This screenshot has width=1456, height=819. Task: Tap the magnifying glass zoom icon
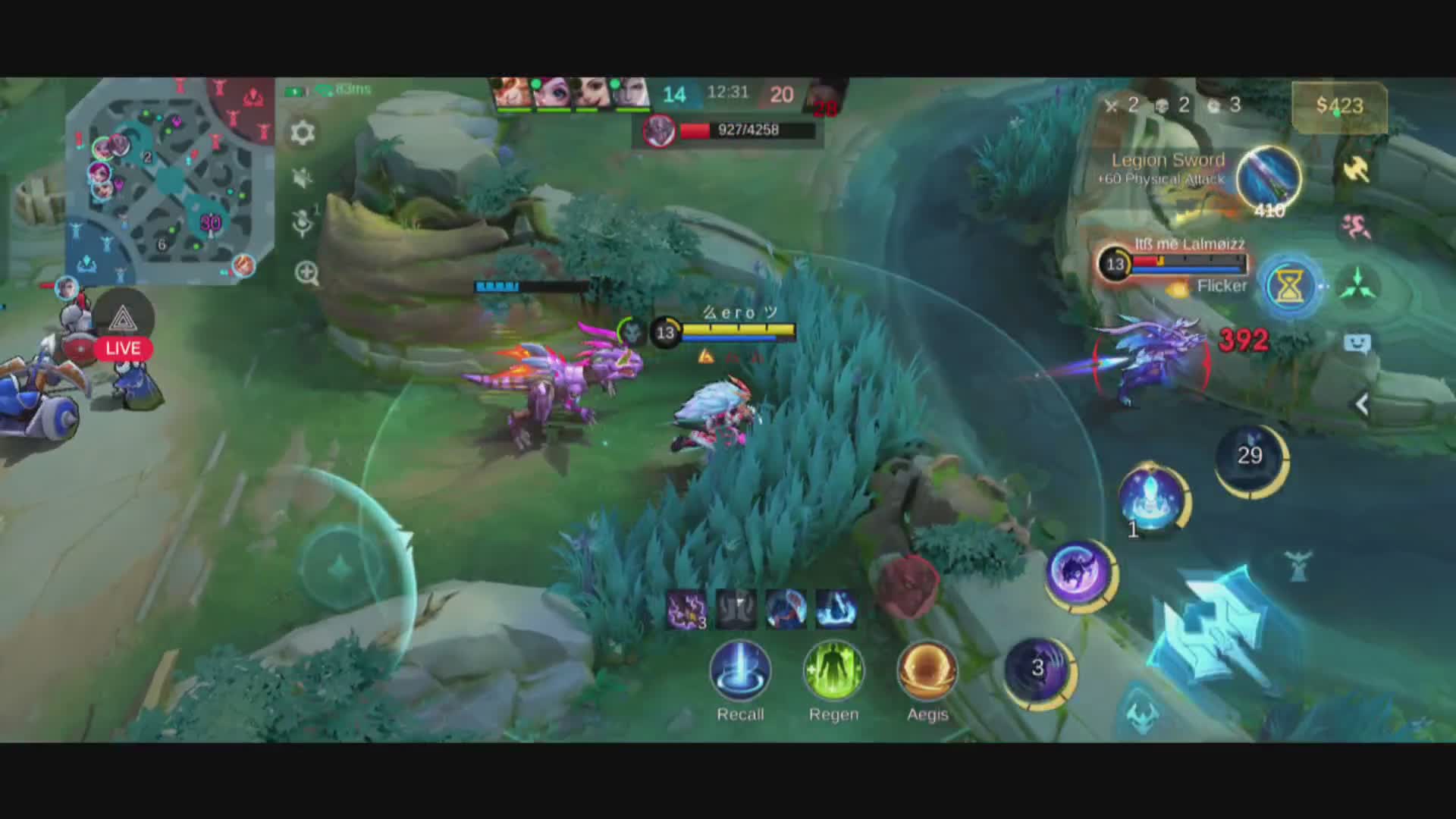coord(306,273)
